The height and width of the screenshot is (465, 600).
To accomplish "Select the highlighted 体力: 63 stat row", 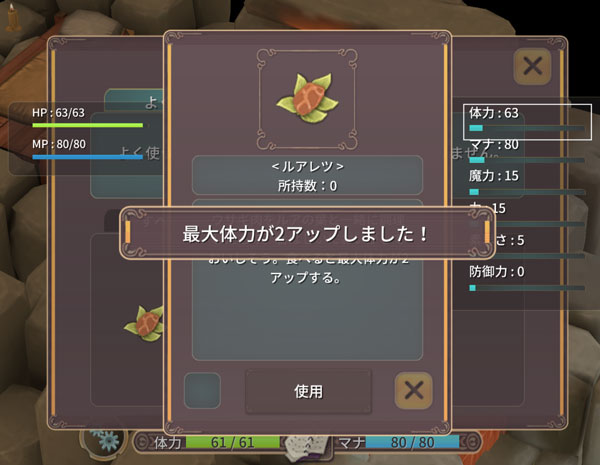I will point(523,118).
